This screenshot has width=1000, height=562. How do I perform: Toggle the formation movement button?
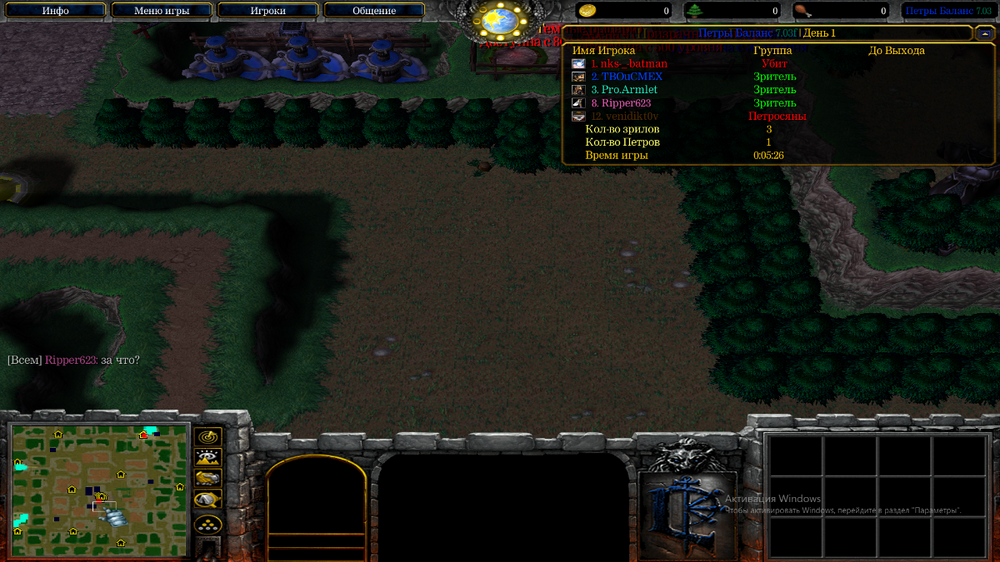pyautogui.click(x=208, y=523)
